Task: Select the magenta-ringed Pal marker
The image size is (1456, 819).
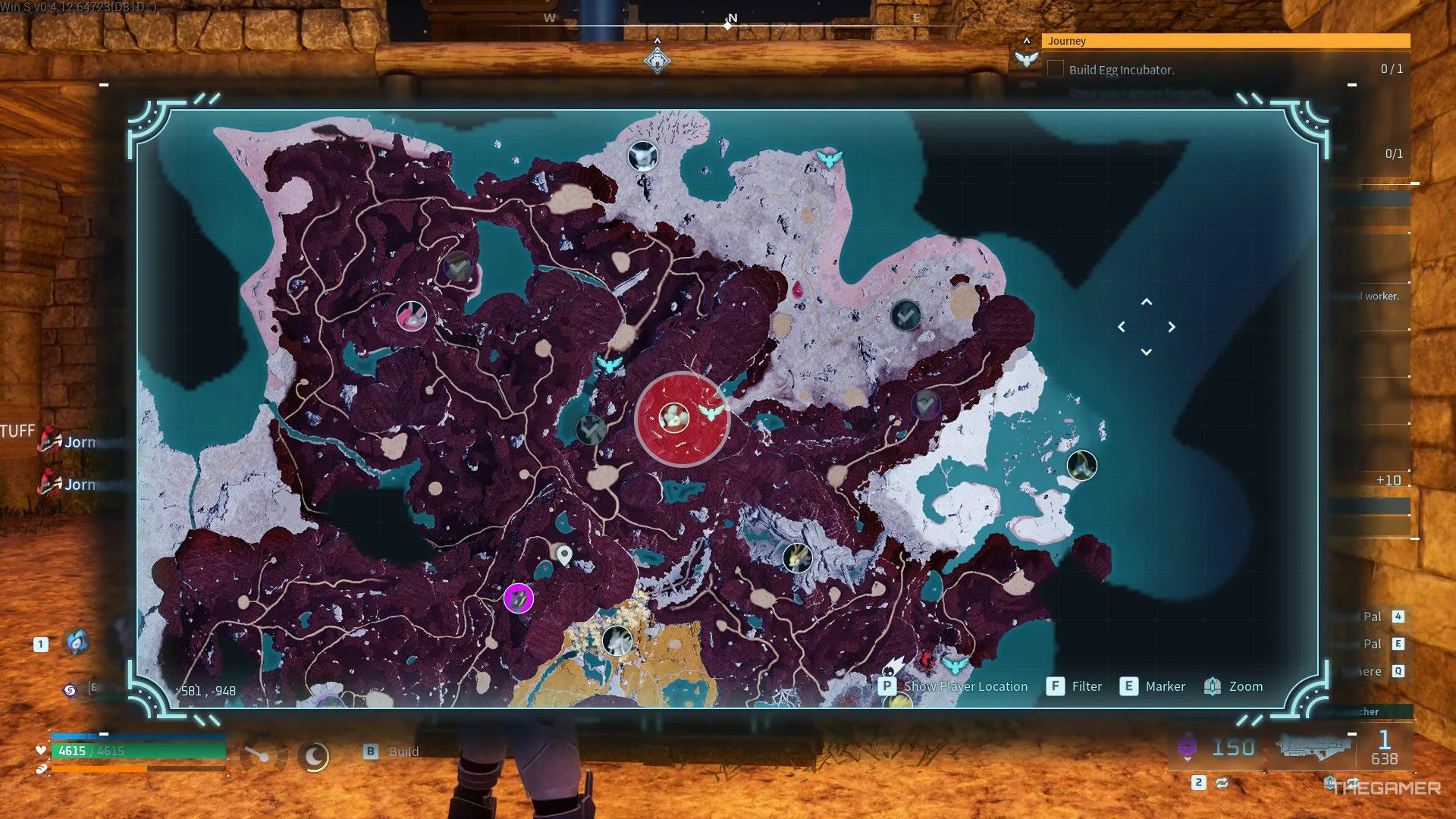Action: tap(519, 598)
